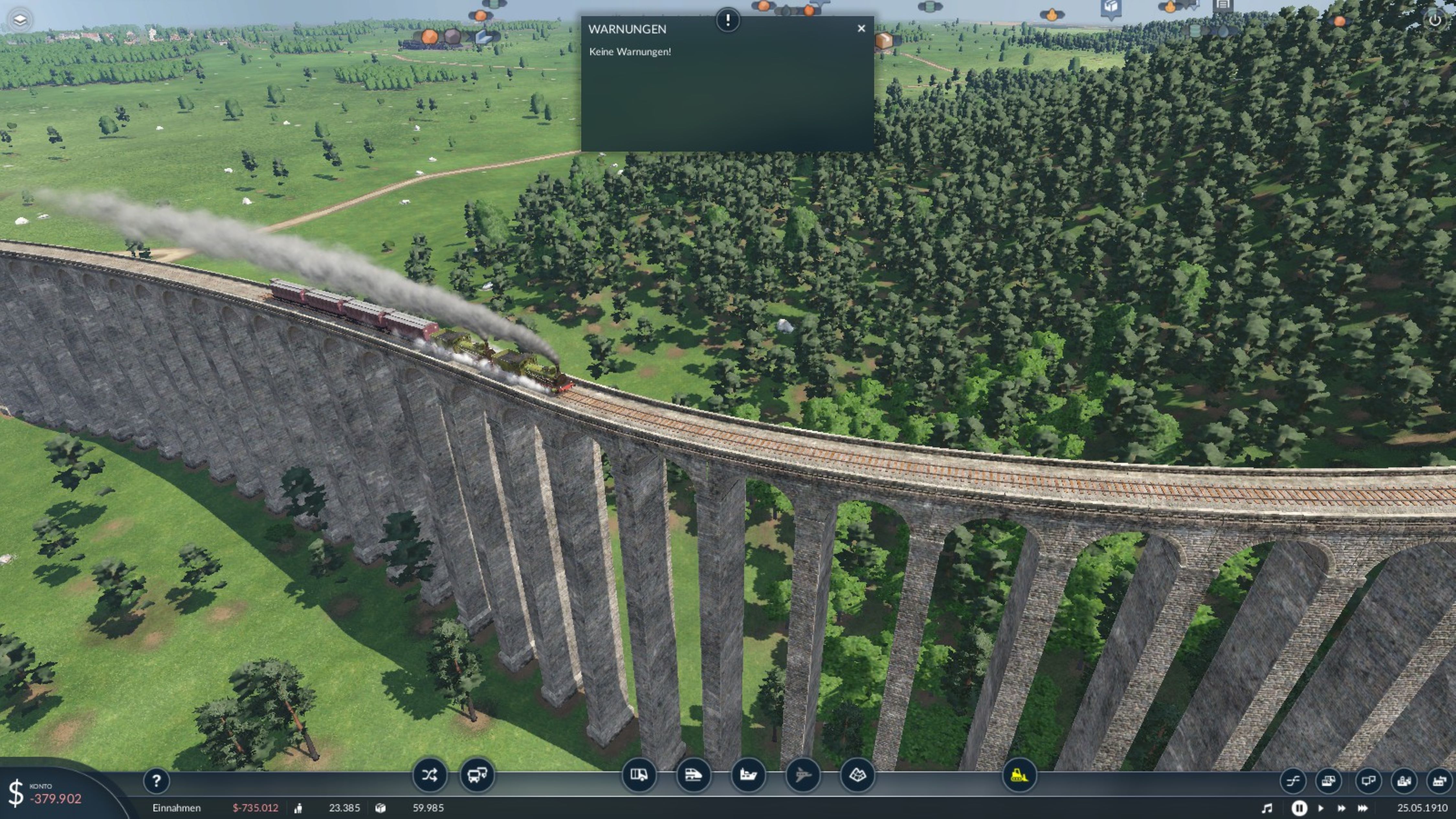The height and width of the screenshot is (819, 1456).
Task: Open the power menu button
Action: pyautogui.click(x=1435, y=20)
